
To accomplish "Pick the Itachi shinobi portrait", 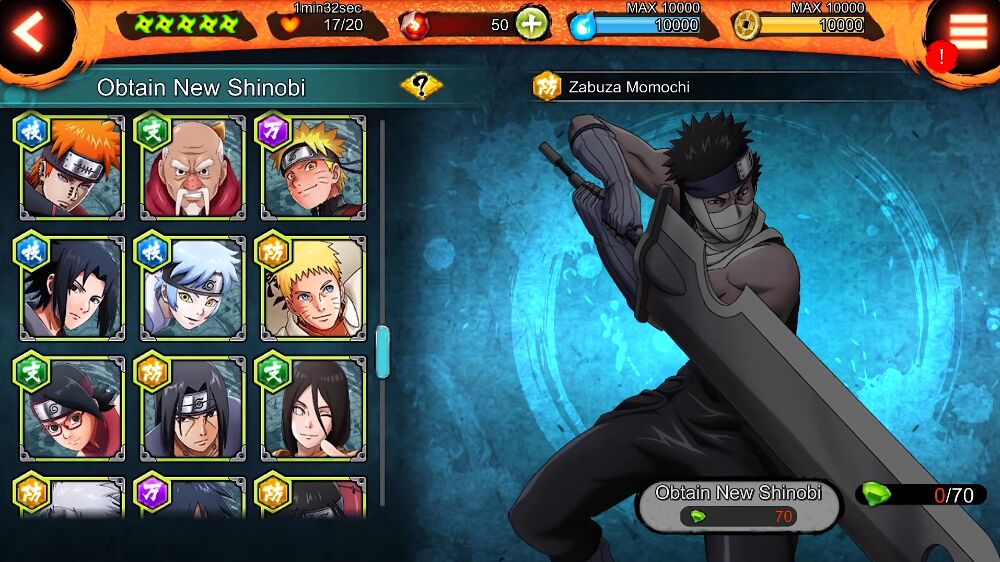I will 193,409.
